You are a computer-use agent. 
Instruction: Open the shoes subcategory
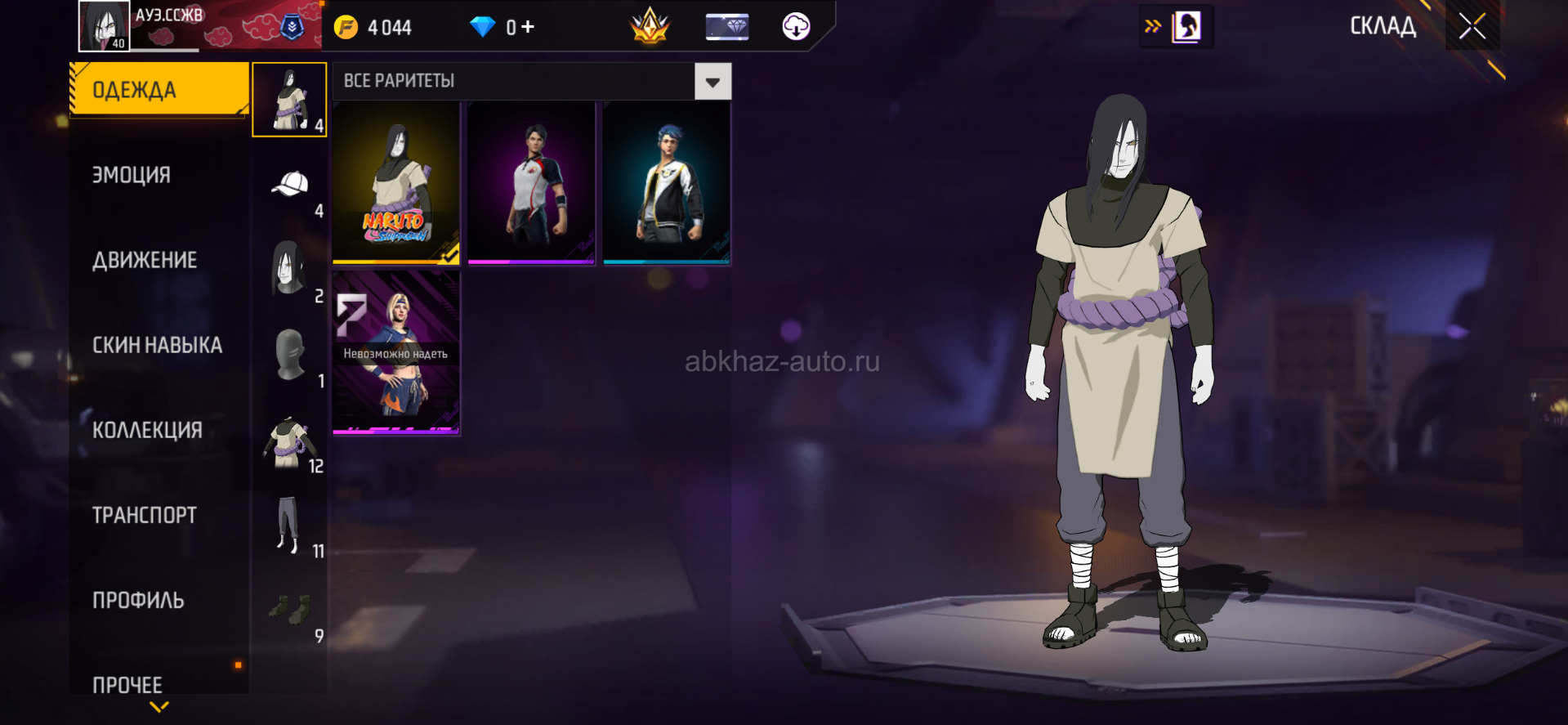click(290, 611)
